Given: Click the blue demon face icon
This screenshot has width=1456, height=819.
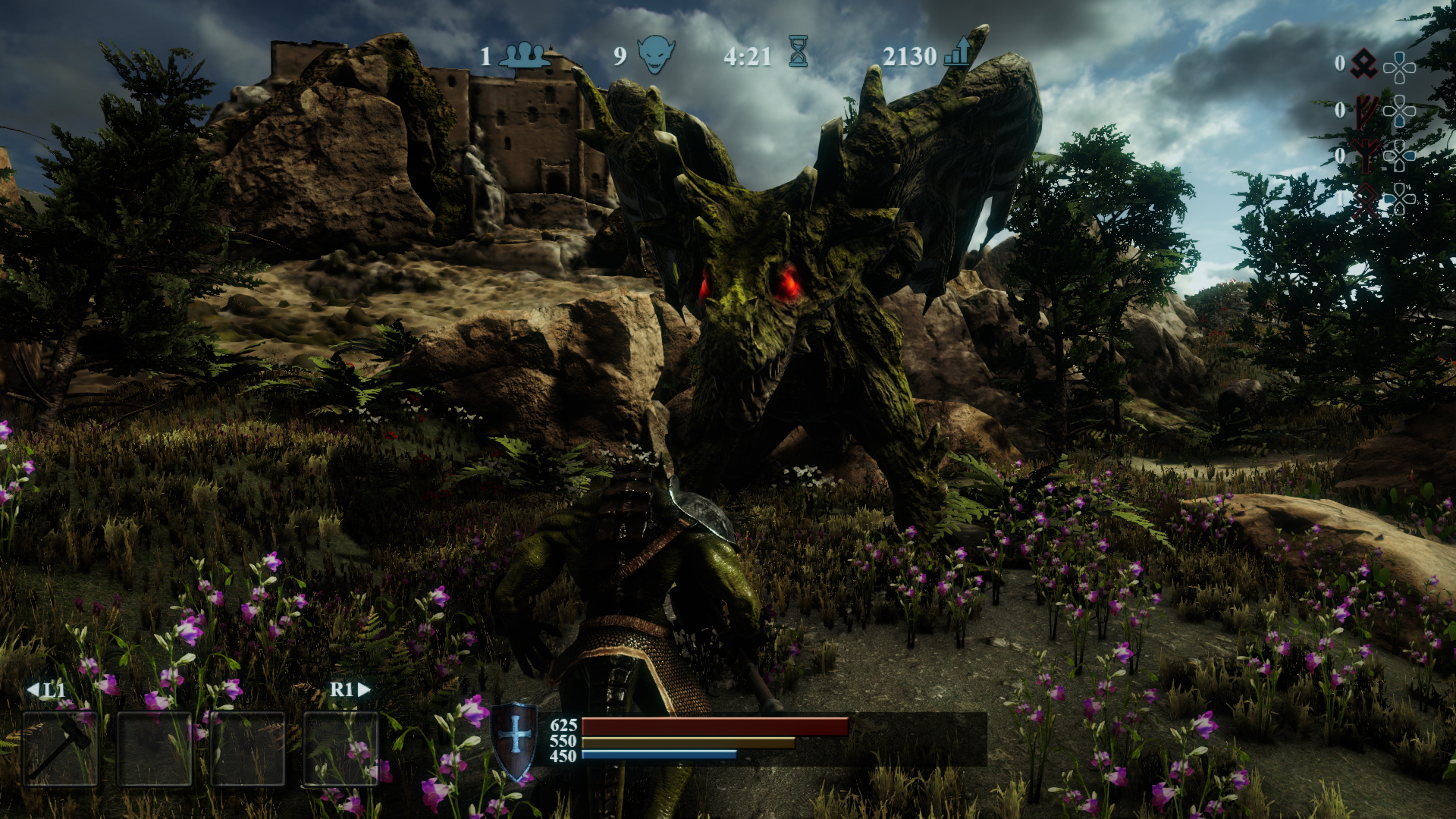Looking at the screenshot, I should coord(656,55).
